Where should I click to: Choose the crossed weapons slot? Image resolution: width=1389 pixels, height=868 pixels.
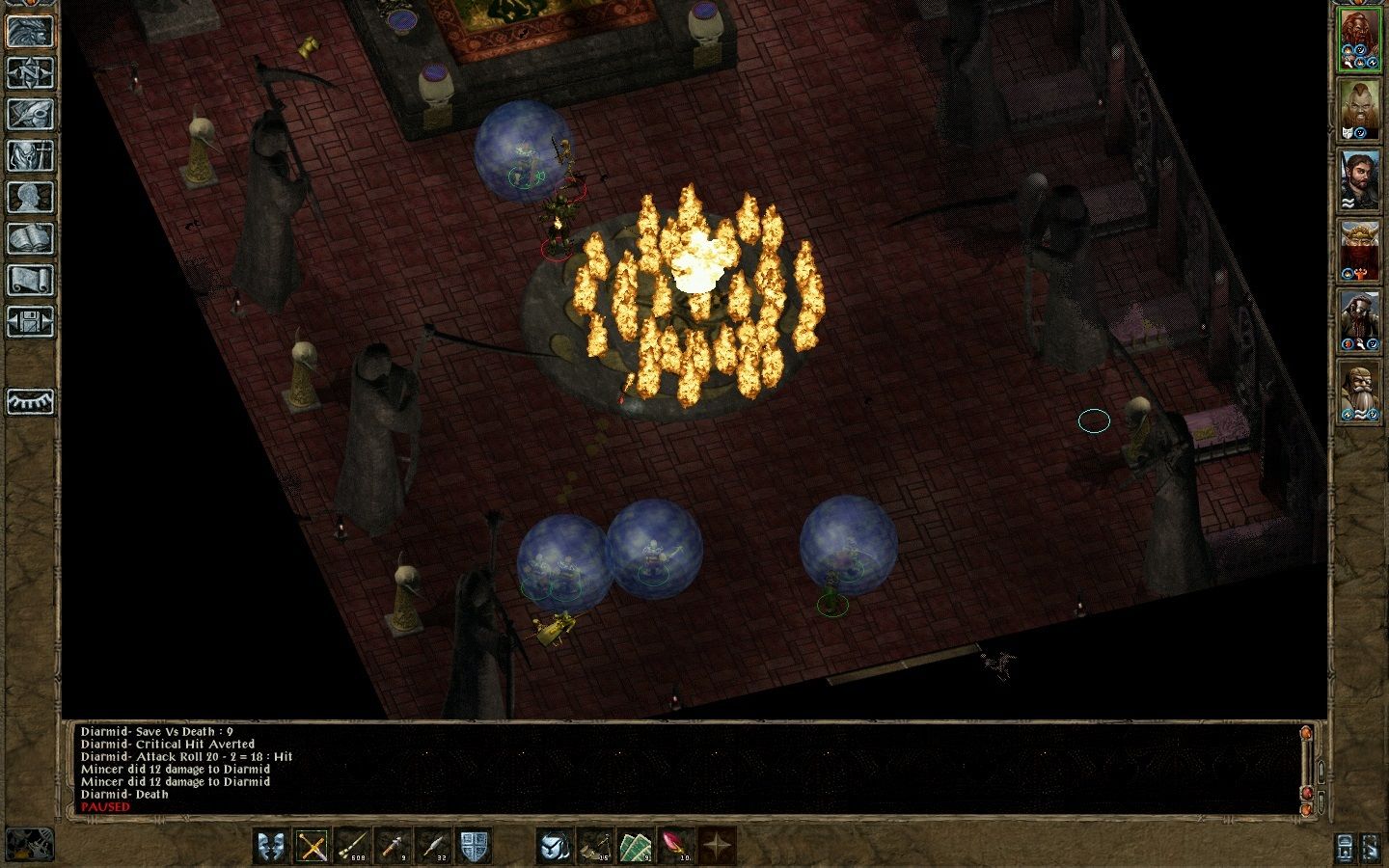tap(313, 846)
